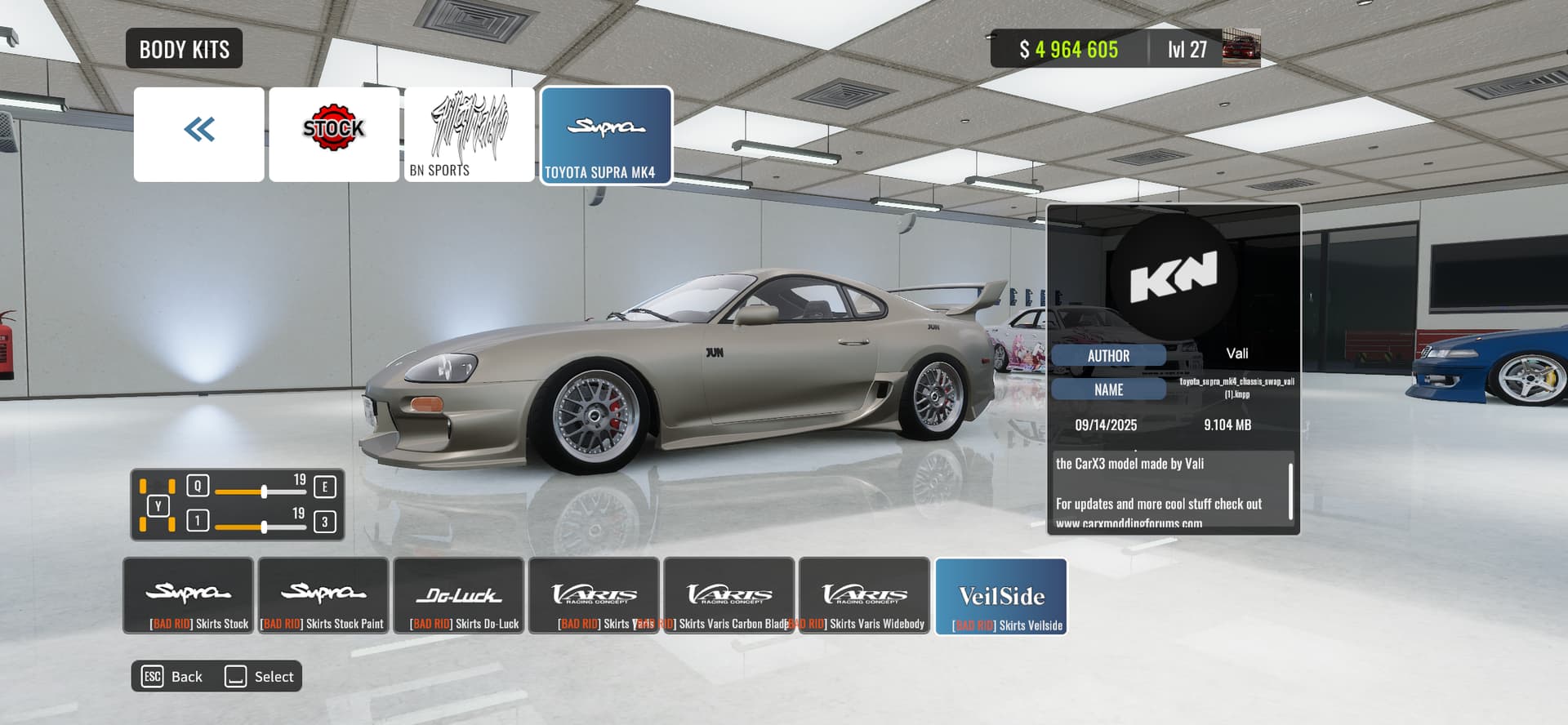
Task: Select the Toyota Supra MK4 kit
Action: (x=606, y=136)
